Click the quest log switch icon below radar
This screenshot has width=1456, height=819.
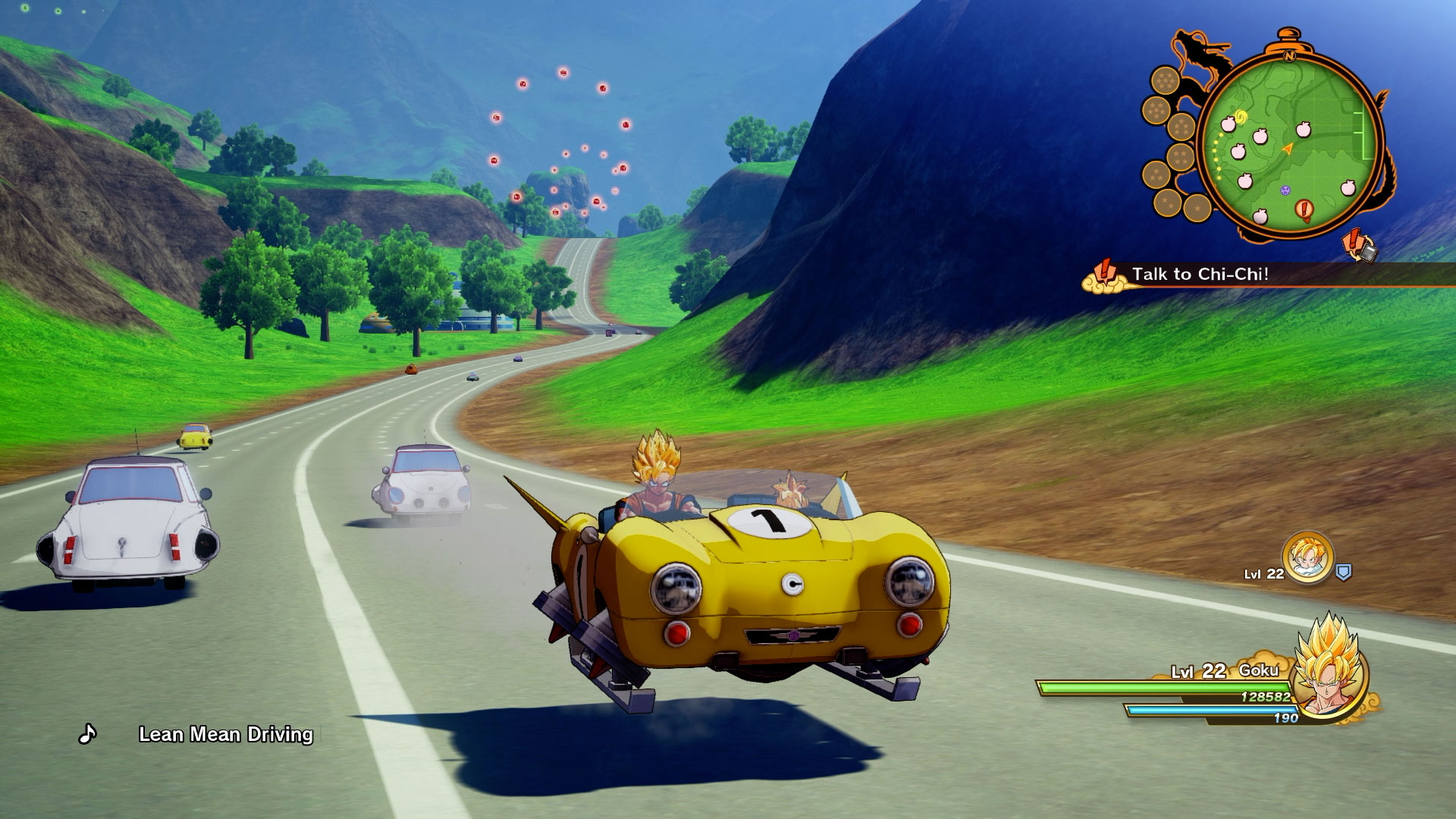(1360, 246)
